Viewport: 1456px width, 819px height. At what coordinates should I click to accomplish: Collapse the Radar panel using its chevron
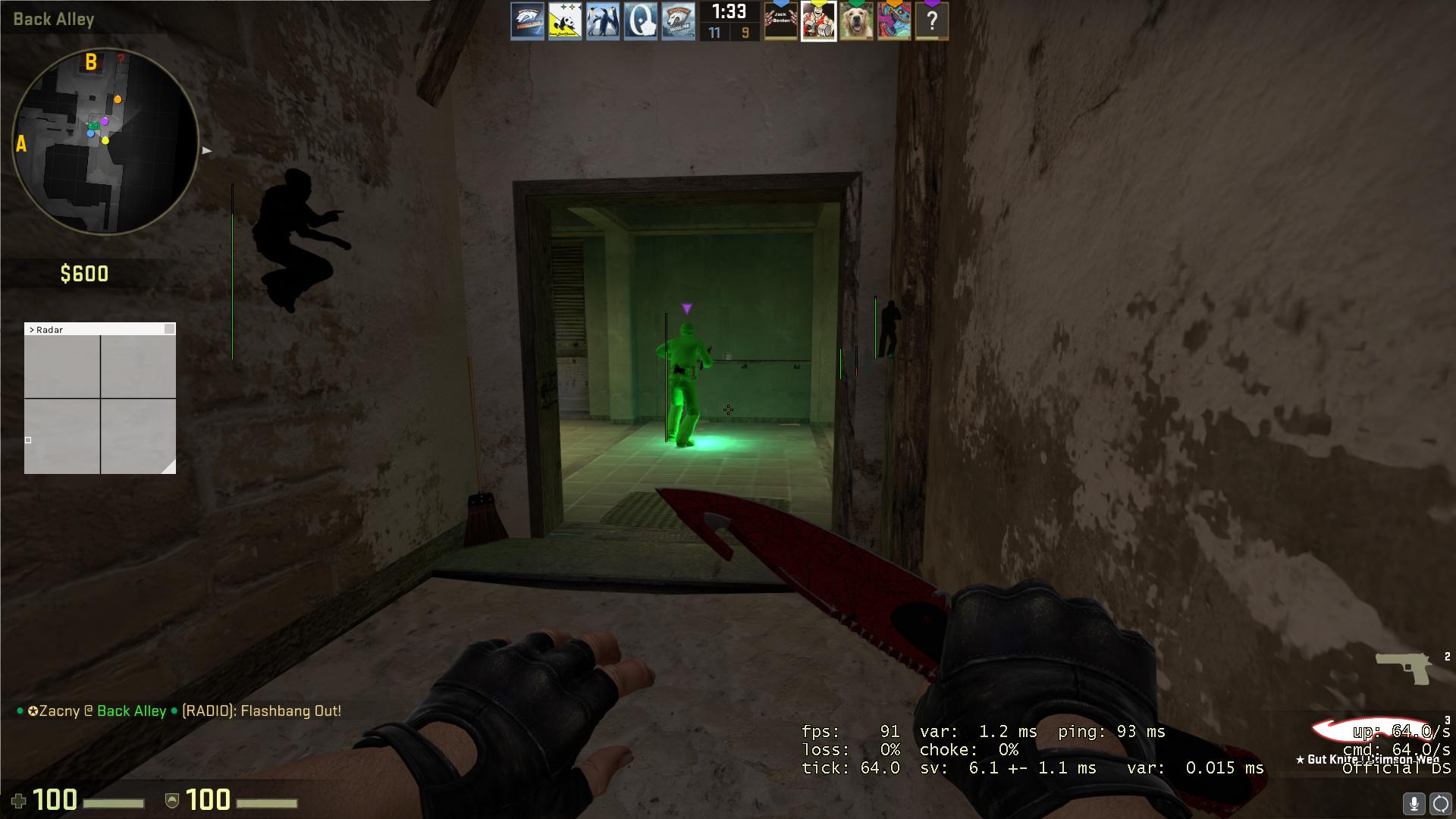click(33, 330)
